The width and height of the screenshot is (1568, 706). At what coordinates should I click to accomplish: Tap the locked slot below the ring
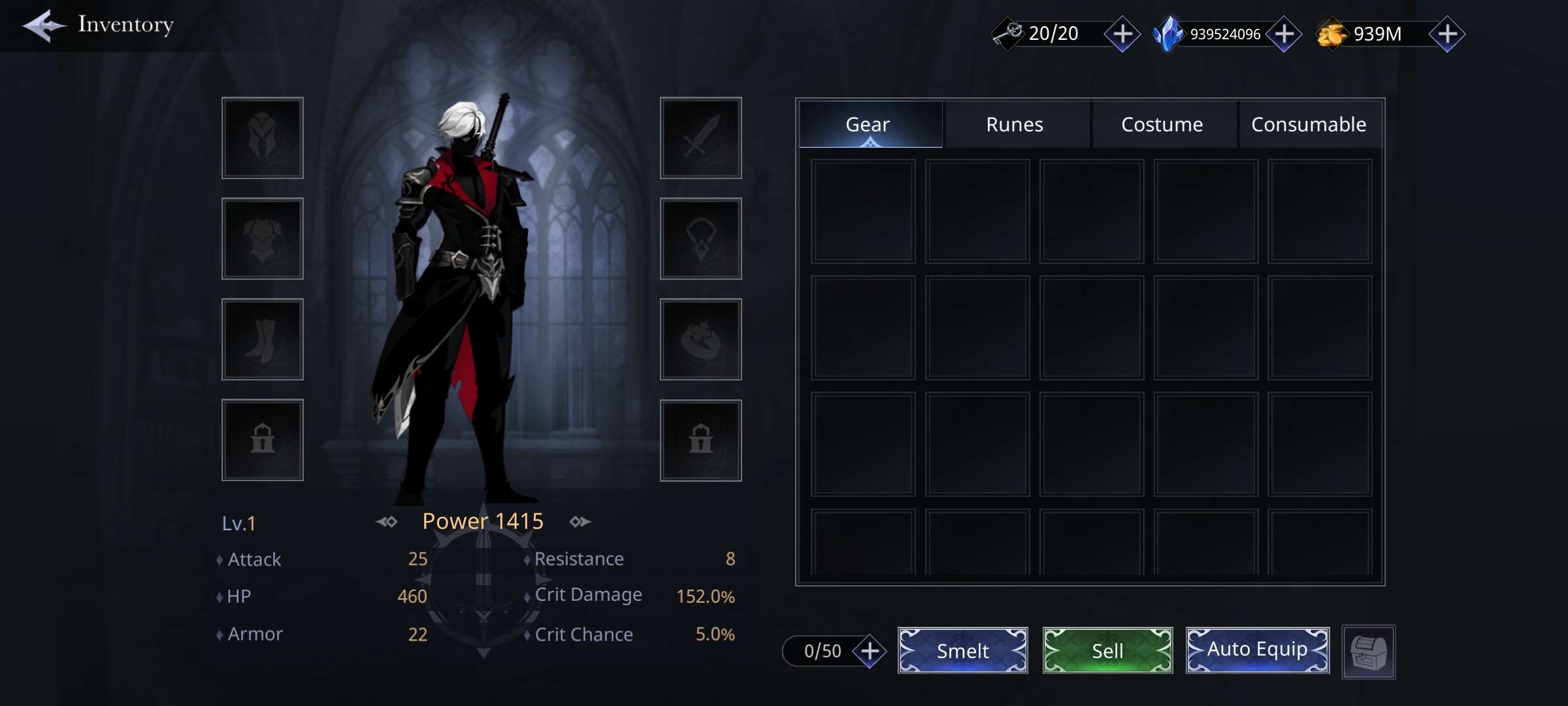coord(700,439)
